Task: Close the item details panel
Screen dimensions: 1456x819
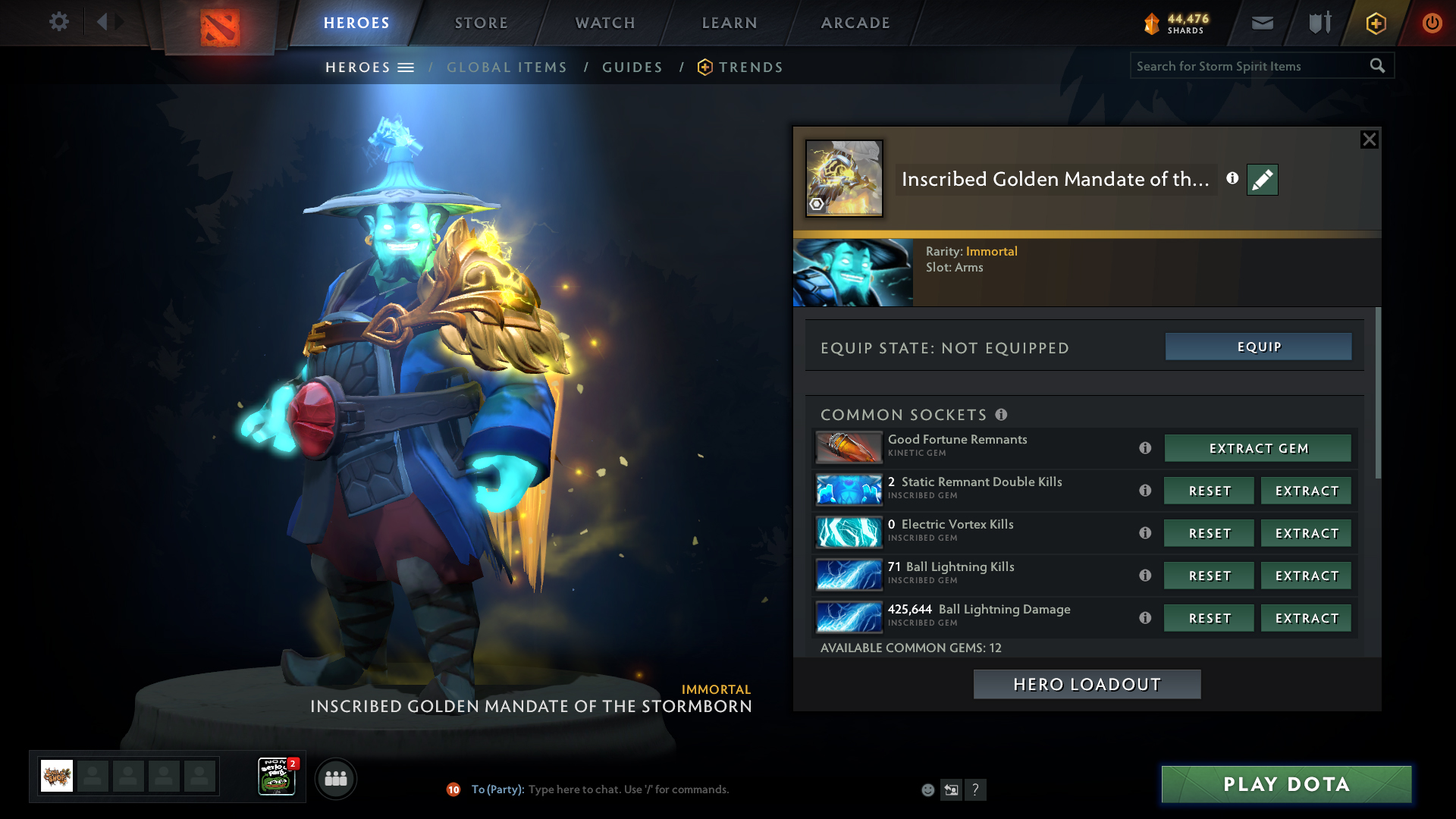Action: (1369, 140)
